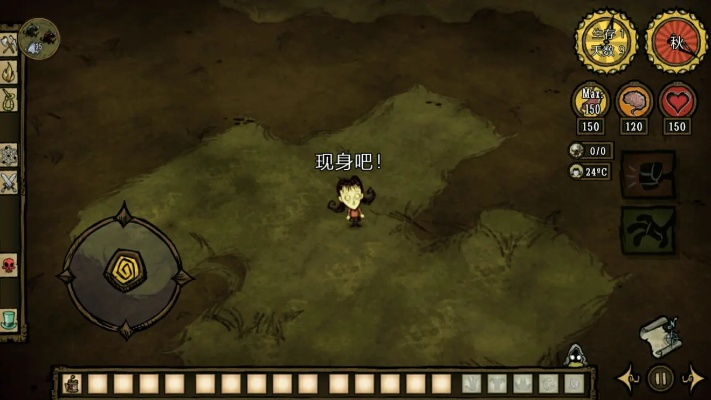Viewport: 711px width, 400px height.
Task: Select the hand equipment slot
Action: (x=471, y=384)
